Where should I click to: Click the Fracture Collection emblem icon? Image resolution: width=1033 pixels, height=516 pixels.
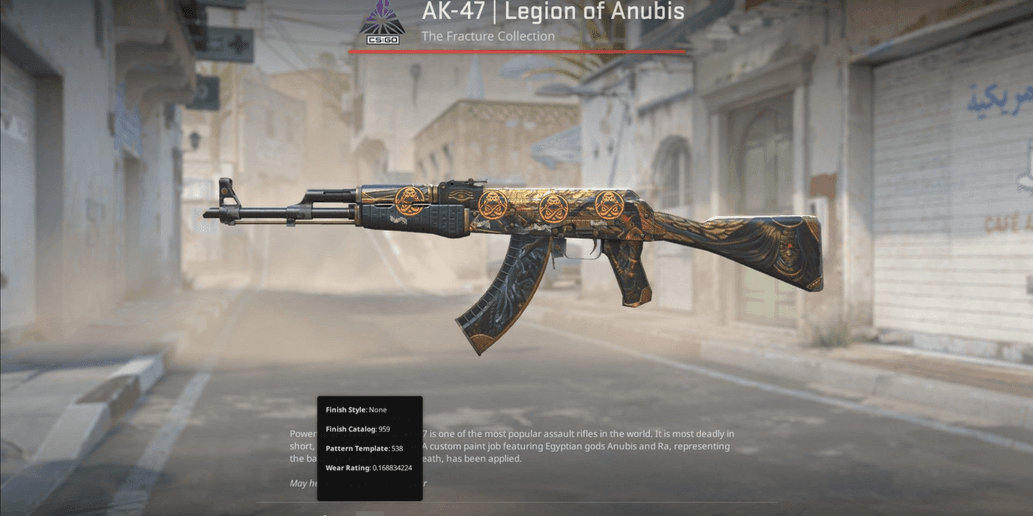(382, 22)
